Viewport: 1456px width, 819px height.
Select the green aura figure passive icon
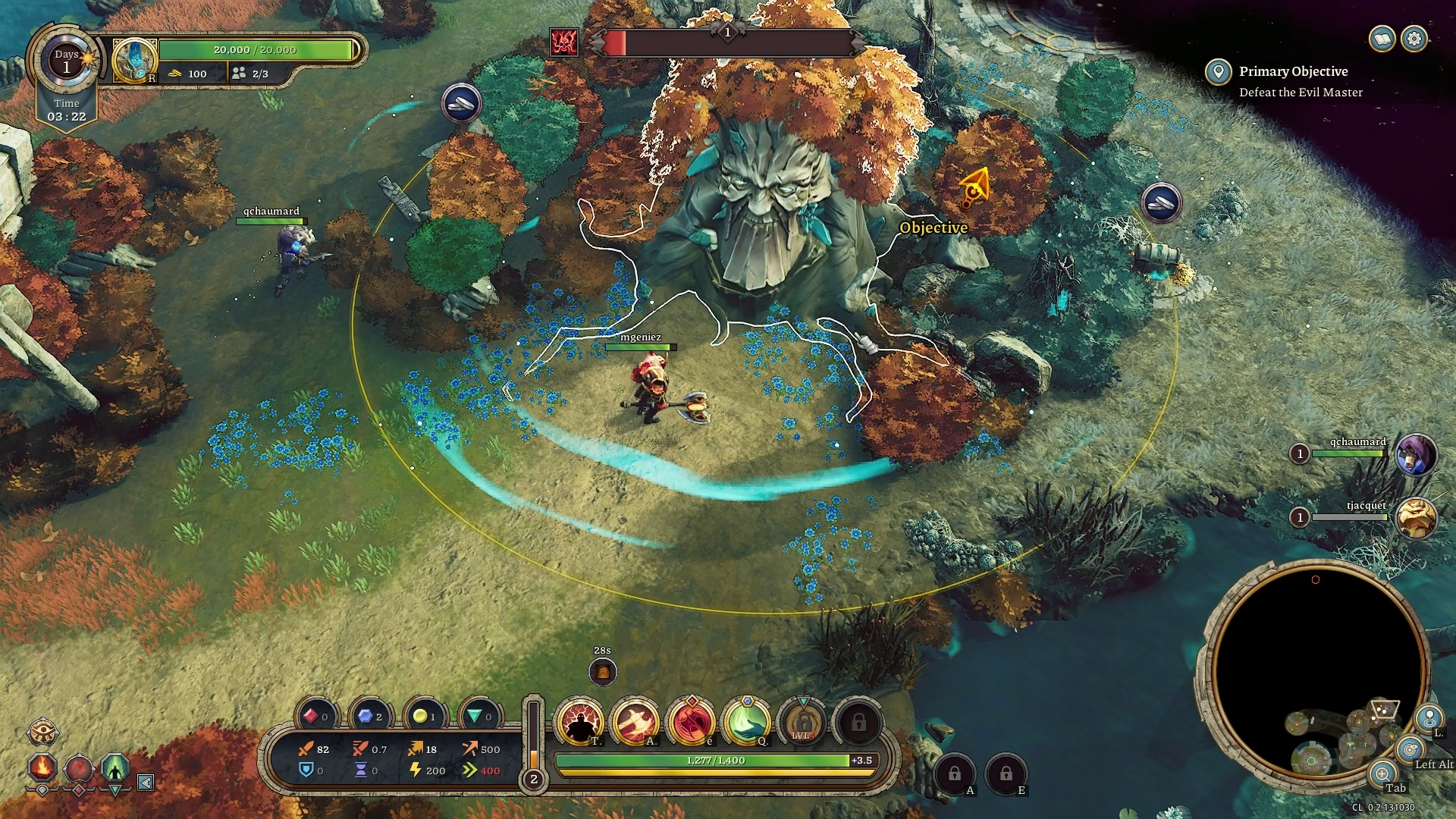[x=115, y=768]
